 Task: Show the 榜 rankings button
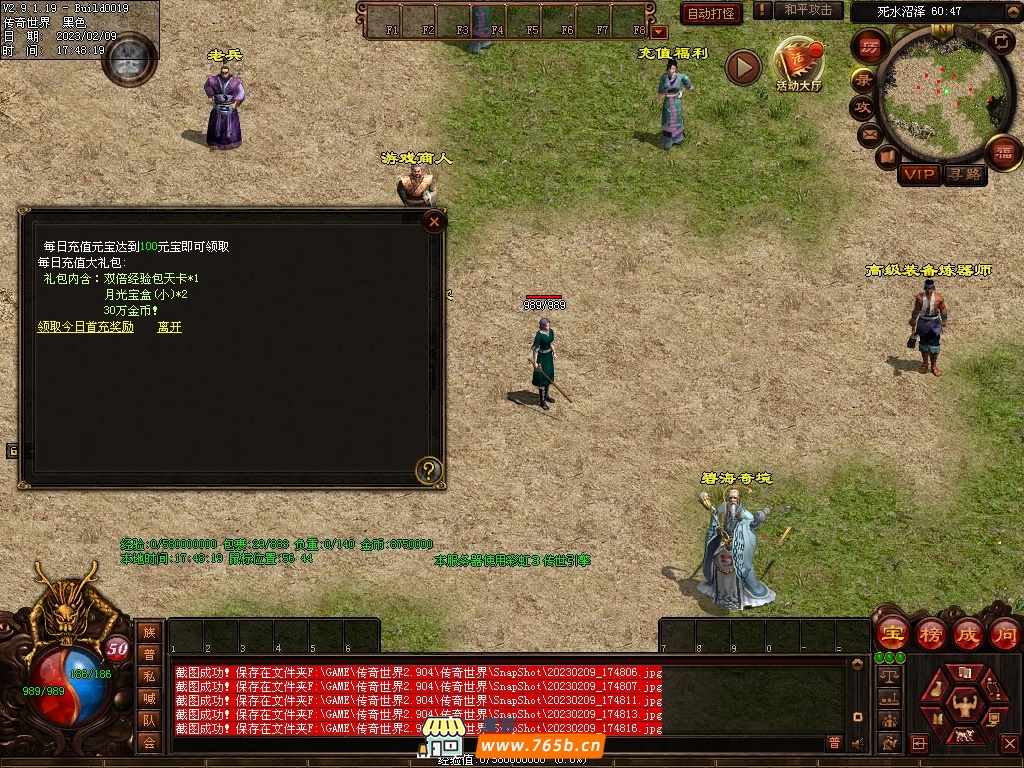click(x=931, y=633)
